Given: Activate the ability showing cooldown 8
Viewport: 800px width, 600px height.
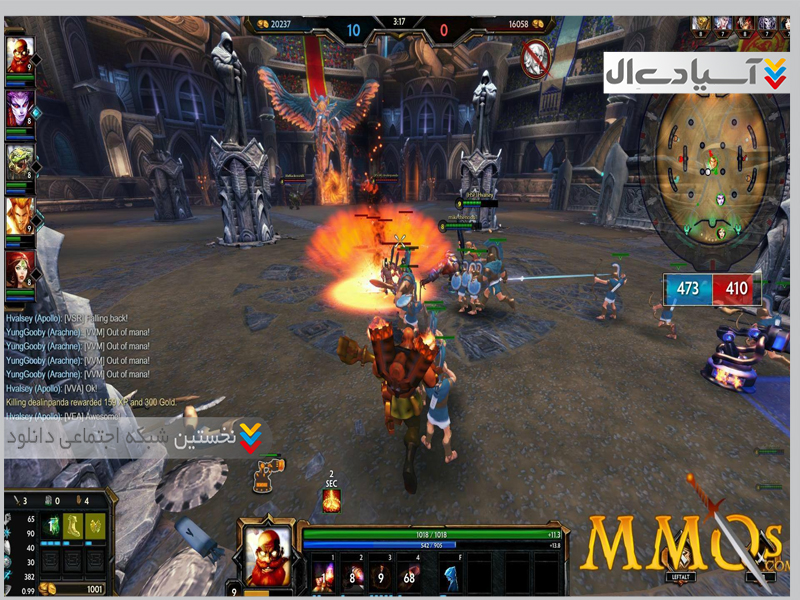Looking at the screenshot, I should point(351,575).
